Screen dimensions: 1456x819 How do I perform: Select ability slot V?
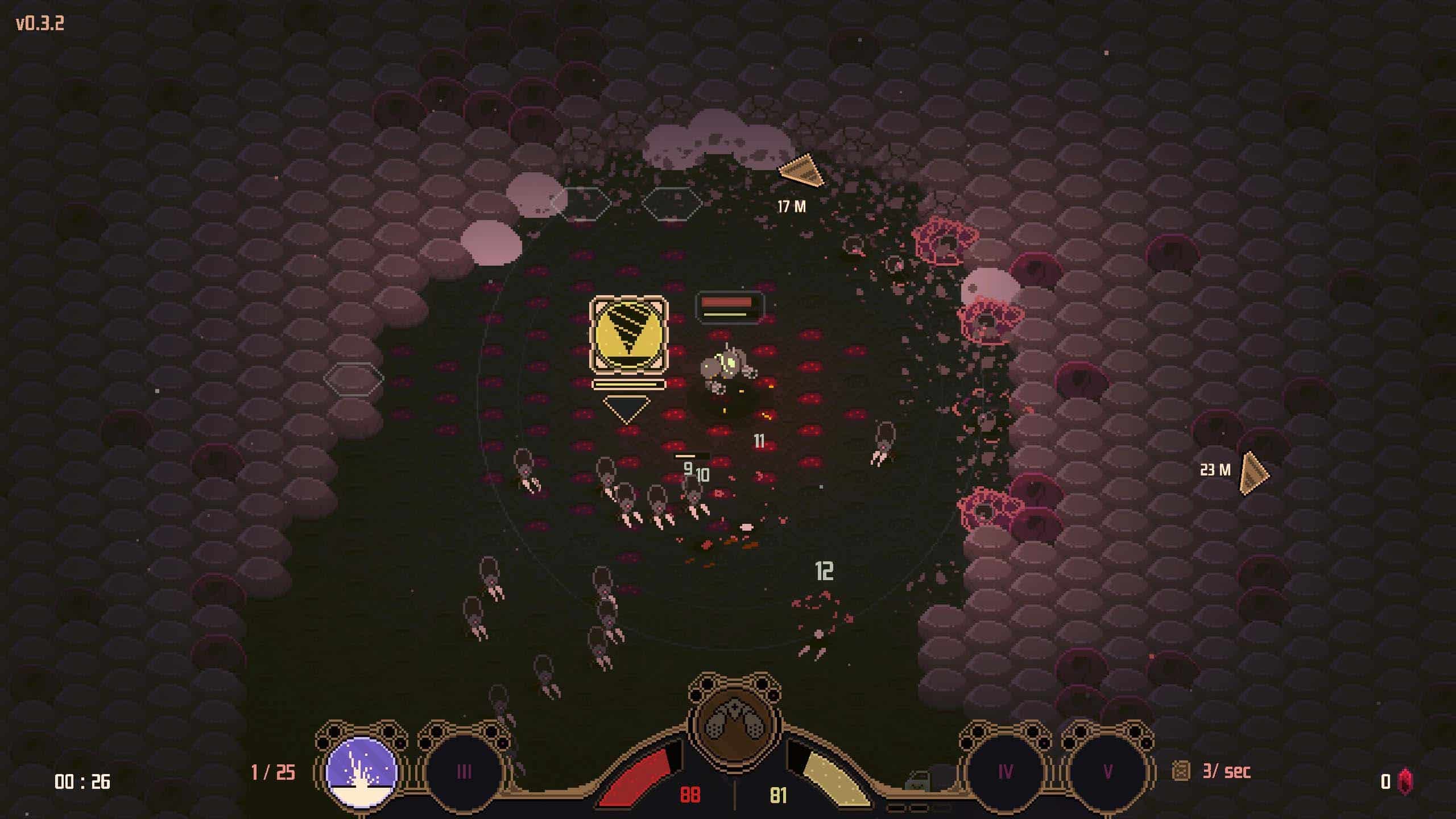pos(1107,771)
